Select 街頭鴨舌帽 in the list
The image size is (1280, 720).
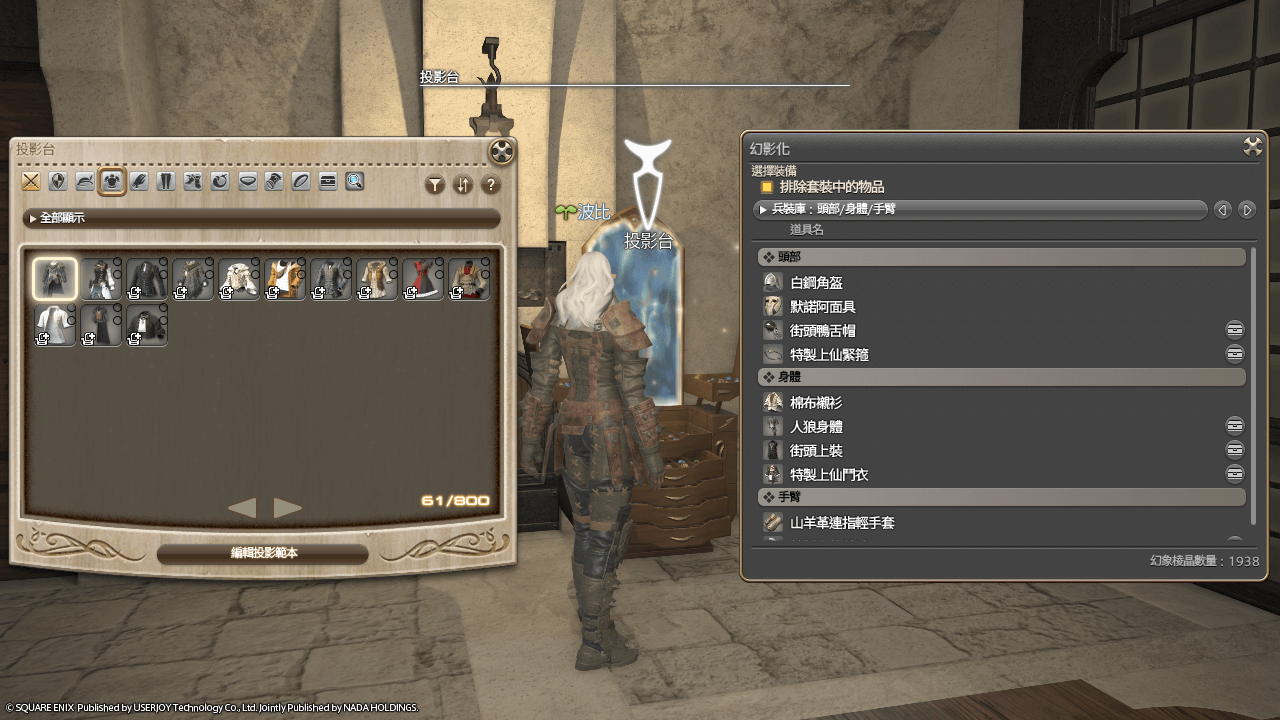(x=822, y=331)
